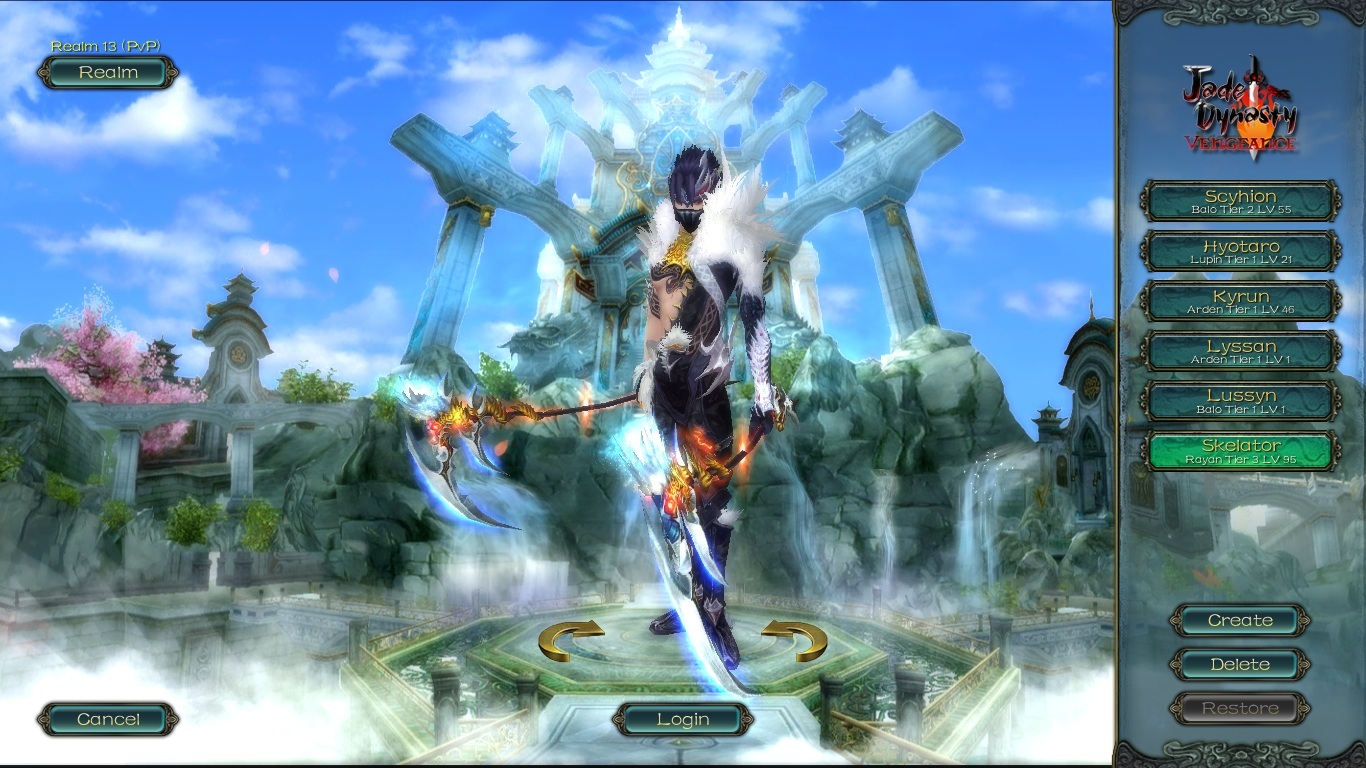Image resolution: width=1366 pixels, height=768 pixels.
Task: Click the greyed-out Restore button
Action: 1240,708
